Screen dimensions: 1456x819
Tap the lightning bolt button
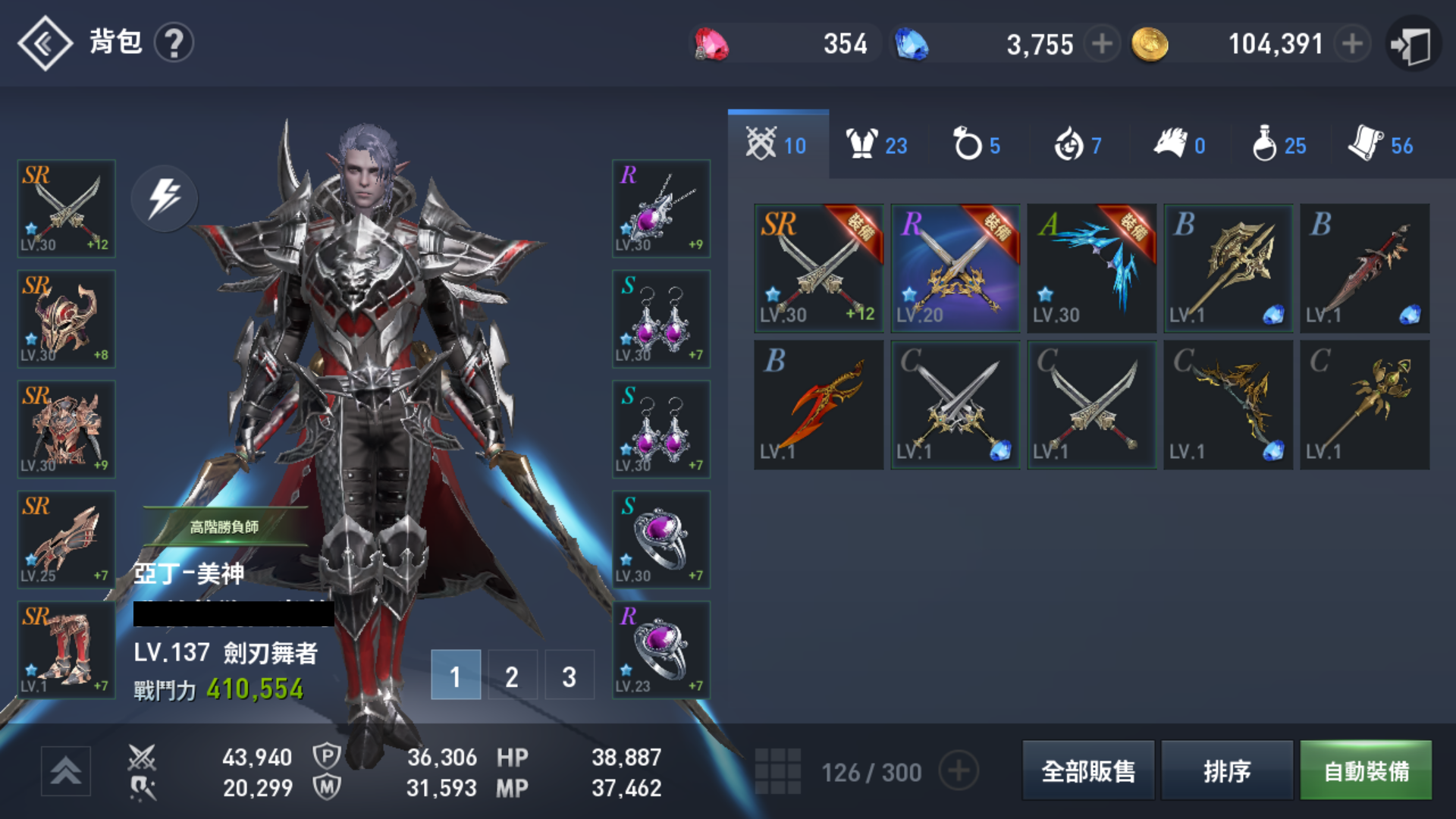(x=164, y=198)
